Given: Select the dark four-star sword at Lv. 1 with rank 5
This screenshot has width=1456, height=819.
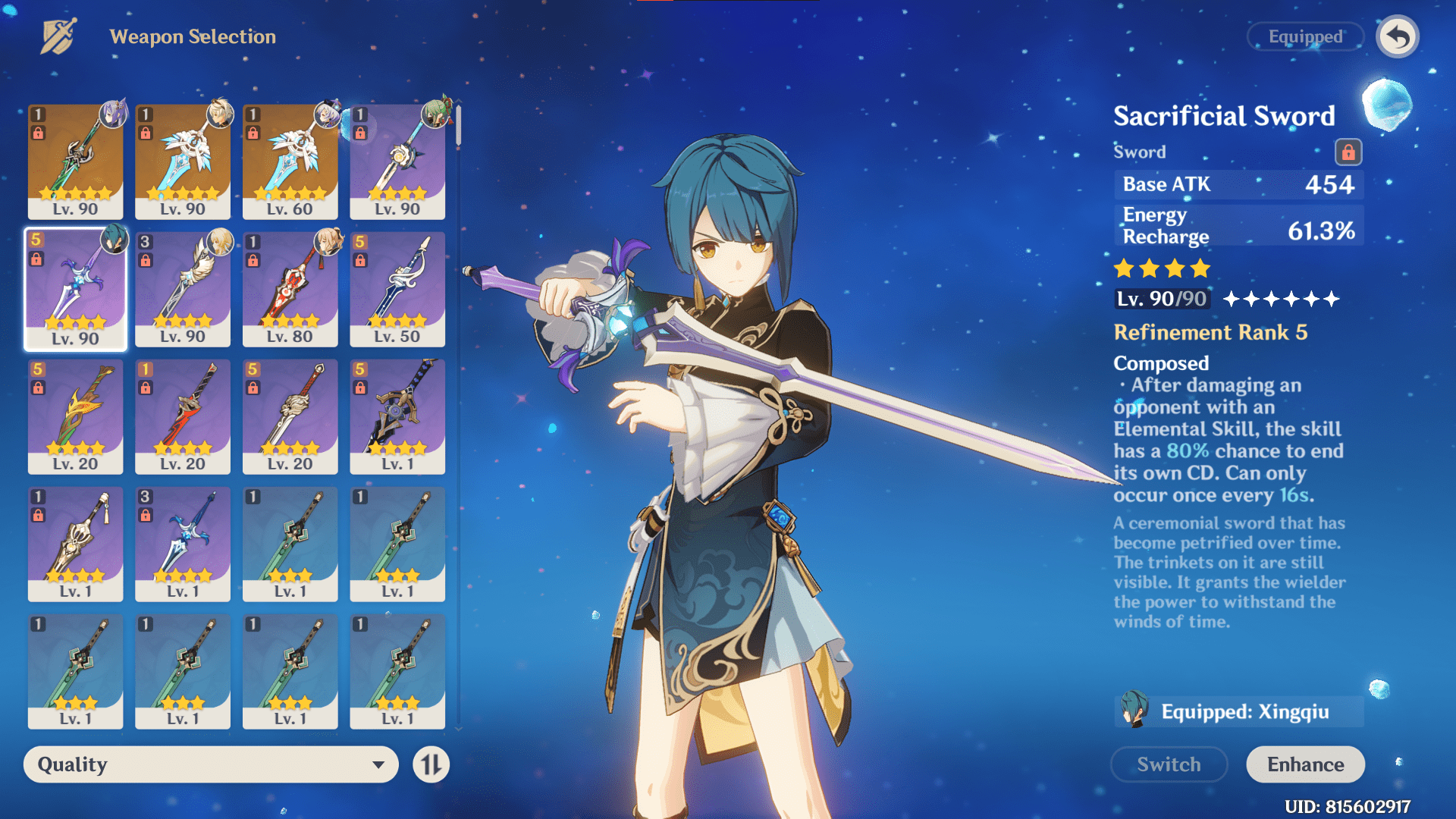Looking at the screenshot, I should 397,416.
